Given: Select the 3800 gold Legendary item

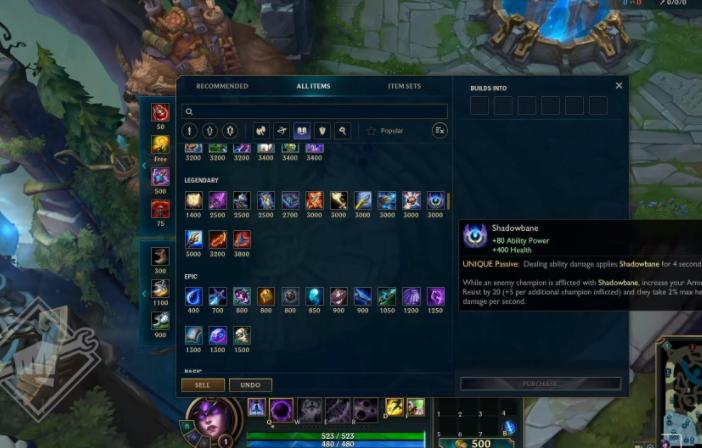Looking at the screenshot, I should [x=241, y=240].
